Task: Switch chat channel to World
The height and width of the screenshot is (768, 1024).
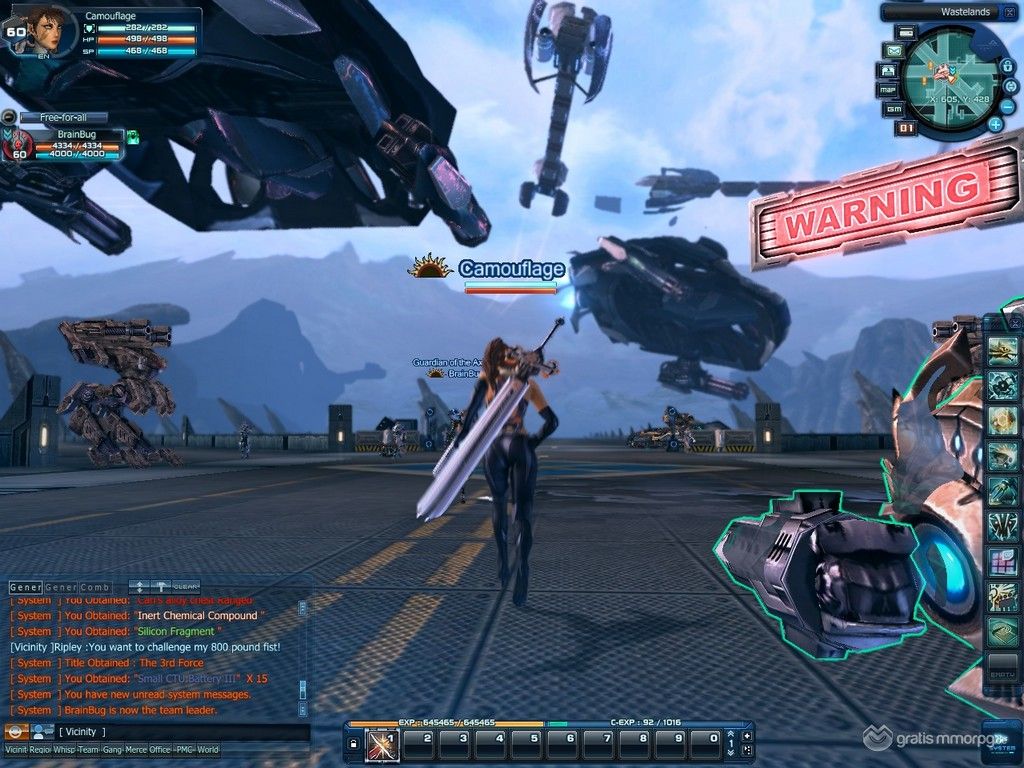Action: coord(207,749)
